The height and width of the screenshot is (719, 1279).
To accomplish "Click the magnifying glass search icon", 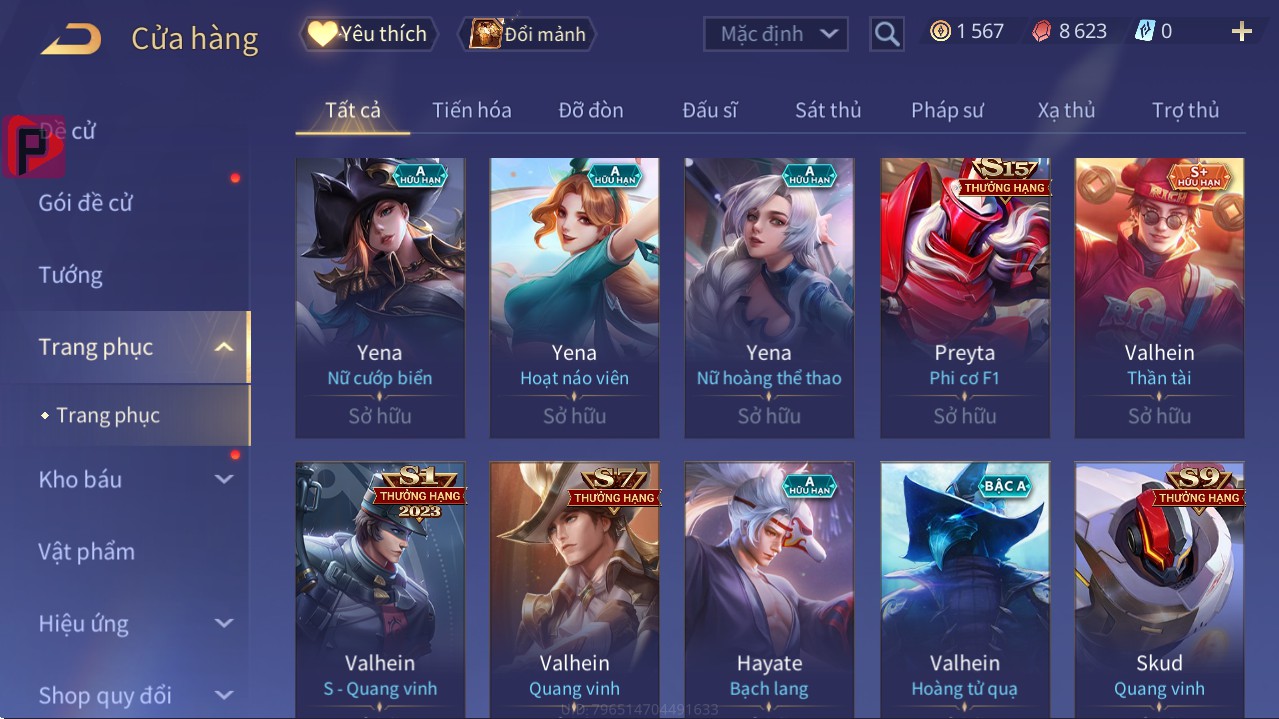I will (886, 34).
